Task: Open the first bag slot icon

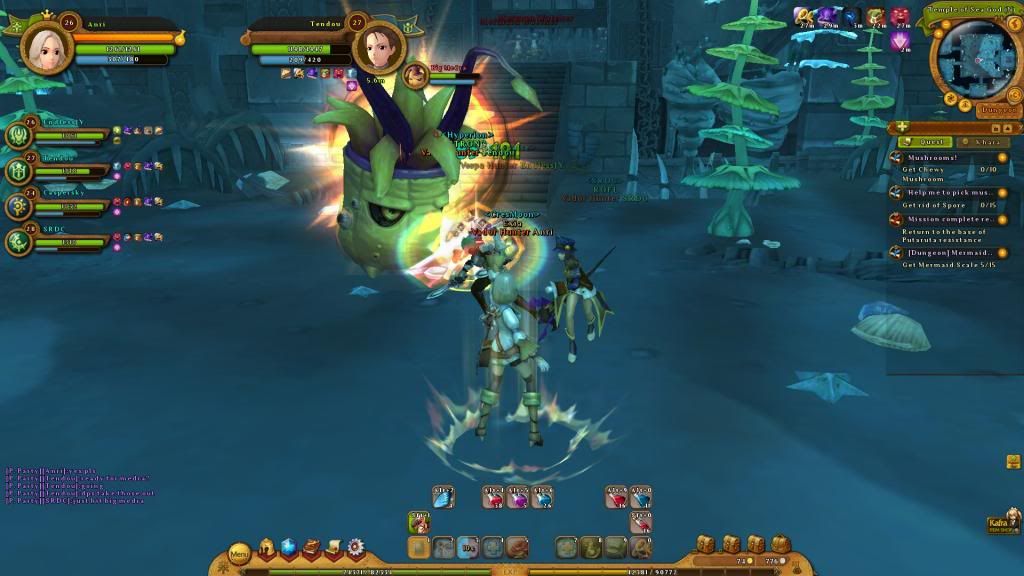Action: pos(705,544)
